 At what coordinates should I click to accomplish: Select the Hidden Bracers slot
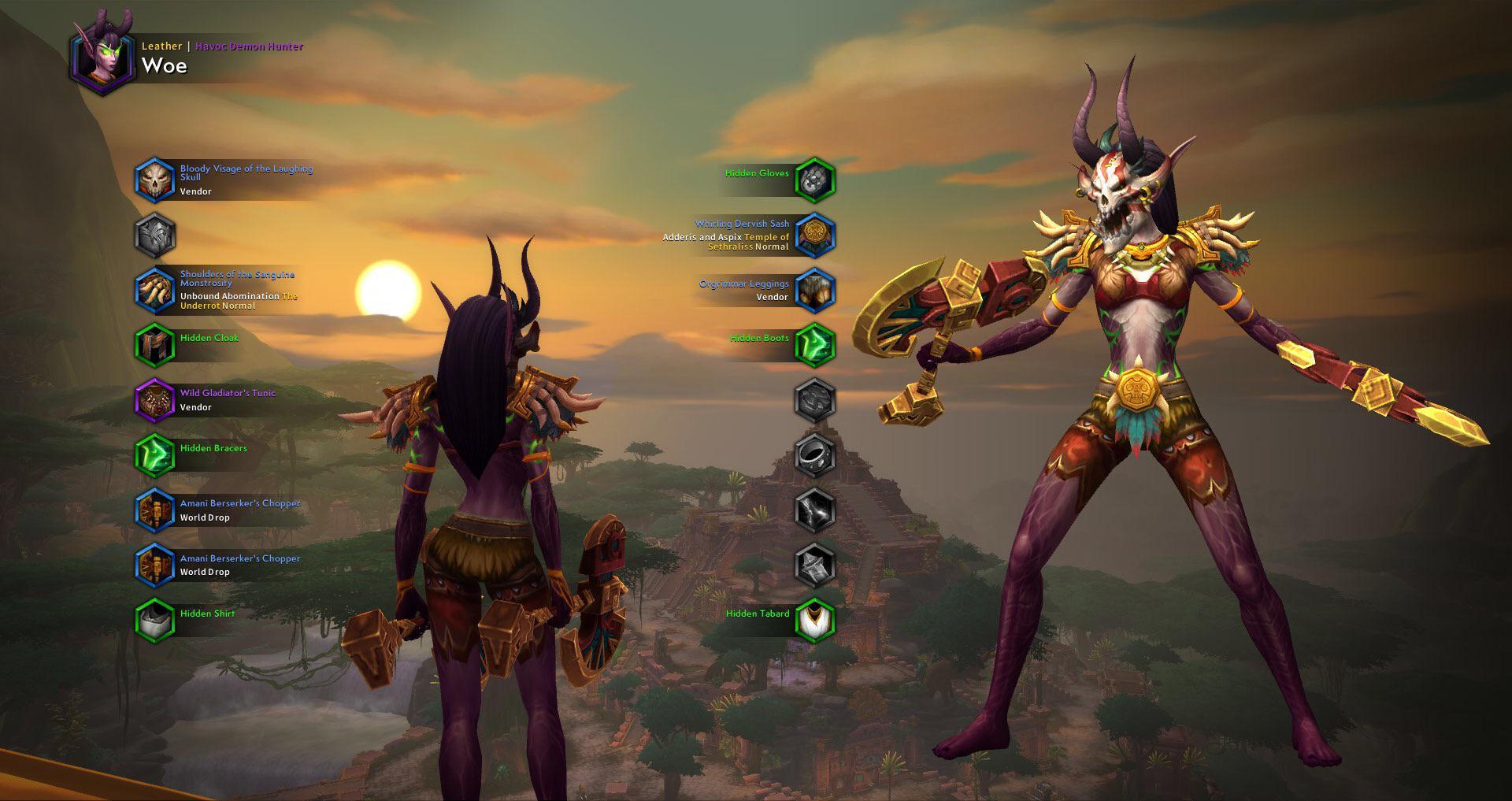click(154, 455)
